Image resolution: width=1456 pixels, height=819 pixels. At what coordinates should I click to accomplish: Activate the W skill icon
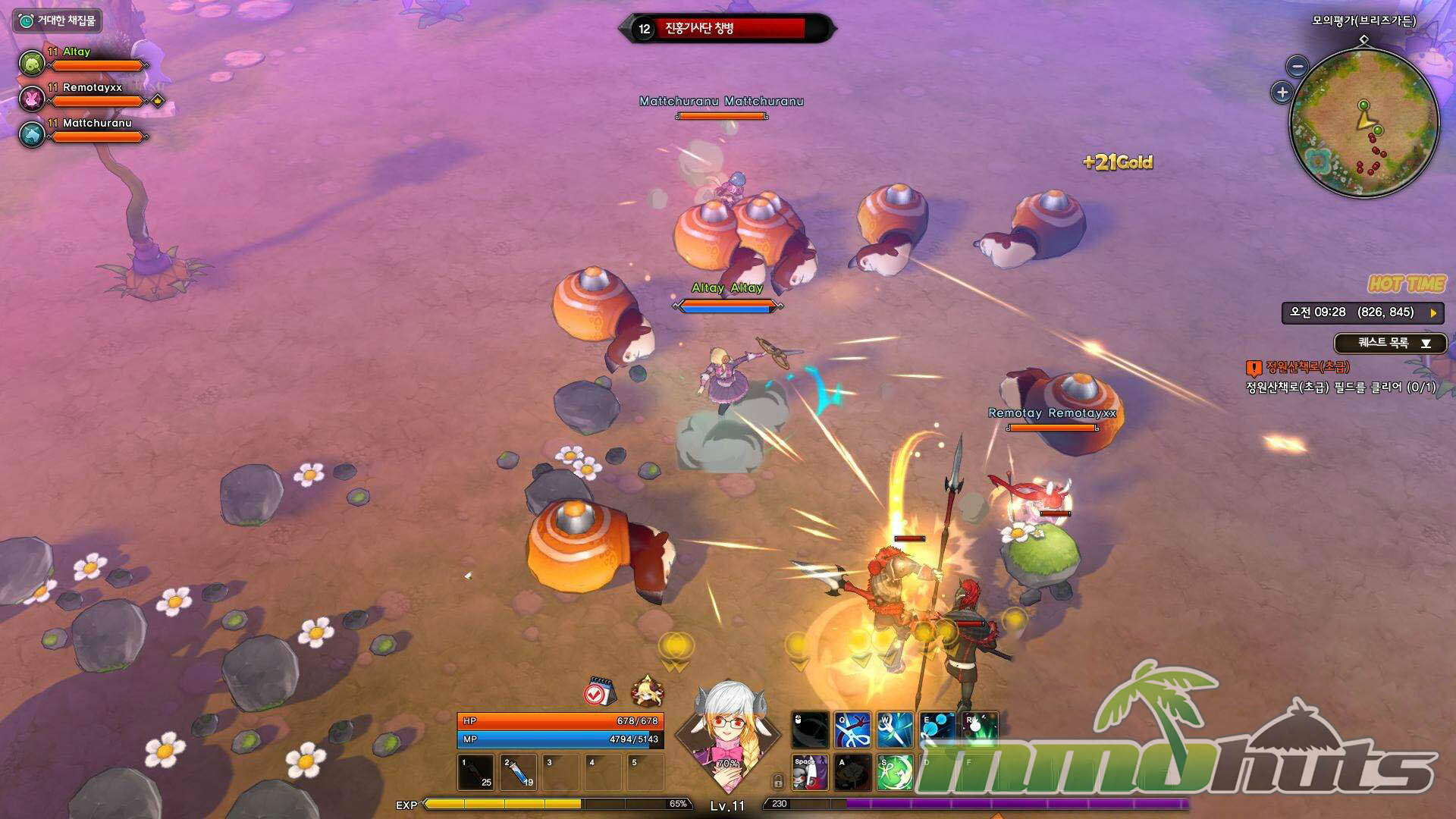[895, 730]
